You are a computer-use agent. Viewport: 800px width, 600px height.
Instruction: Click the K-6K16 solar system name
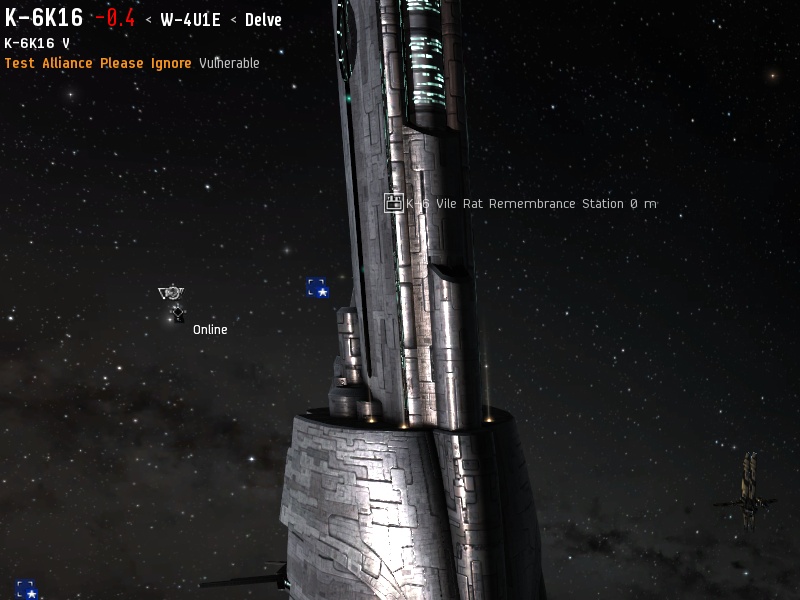[44, 18]
